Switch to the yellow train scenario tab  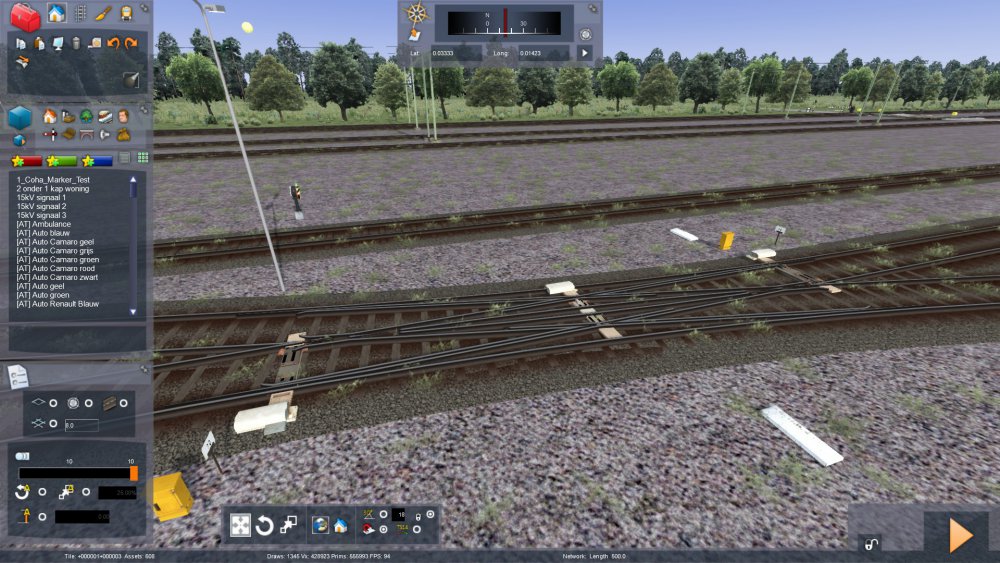127,13
